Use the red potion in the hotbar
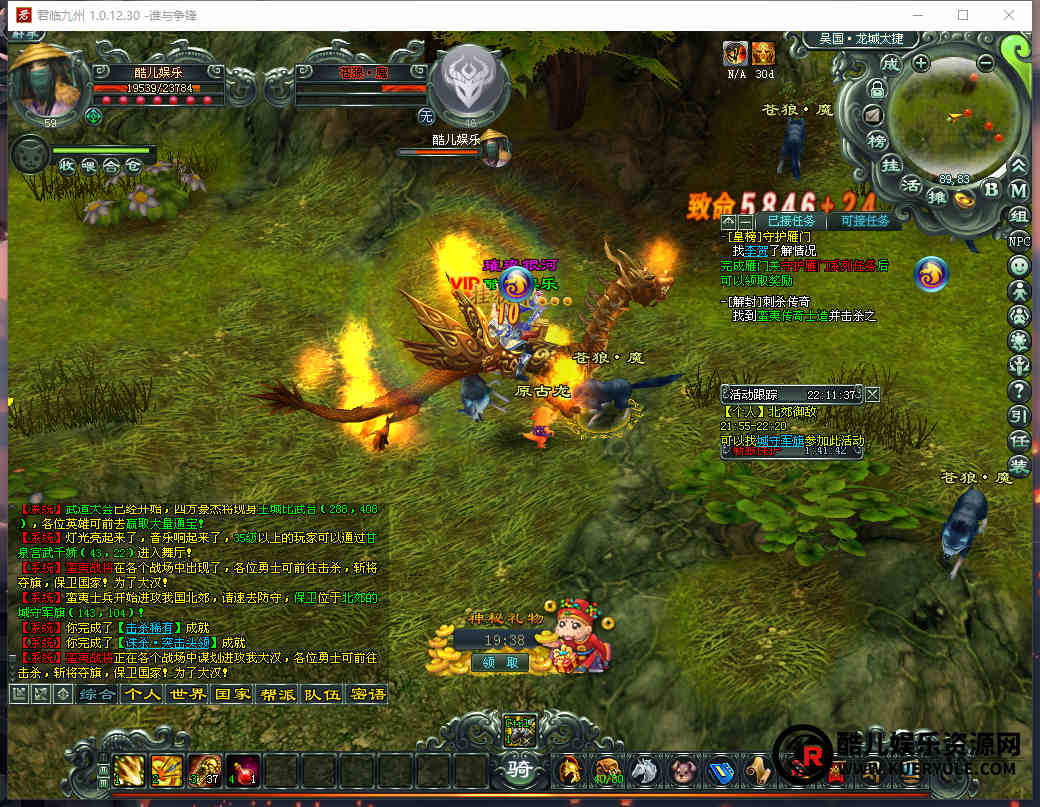The image size is (1040, 807). tap(243, 770)
